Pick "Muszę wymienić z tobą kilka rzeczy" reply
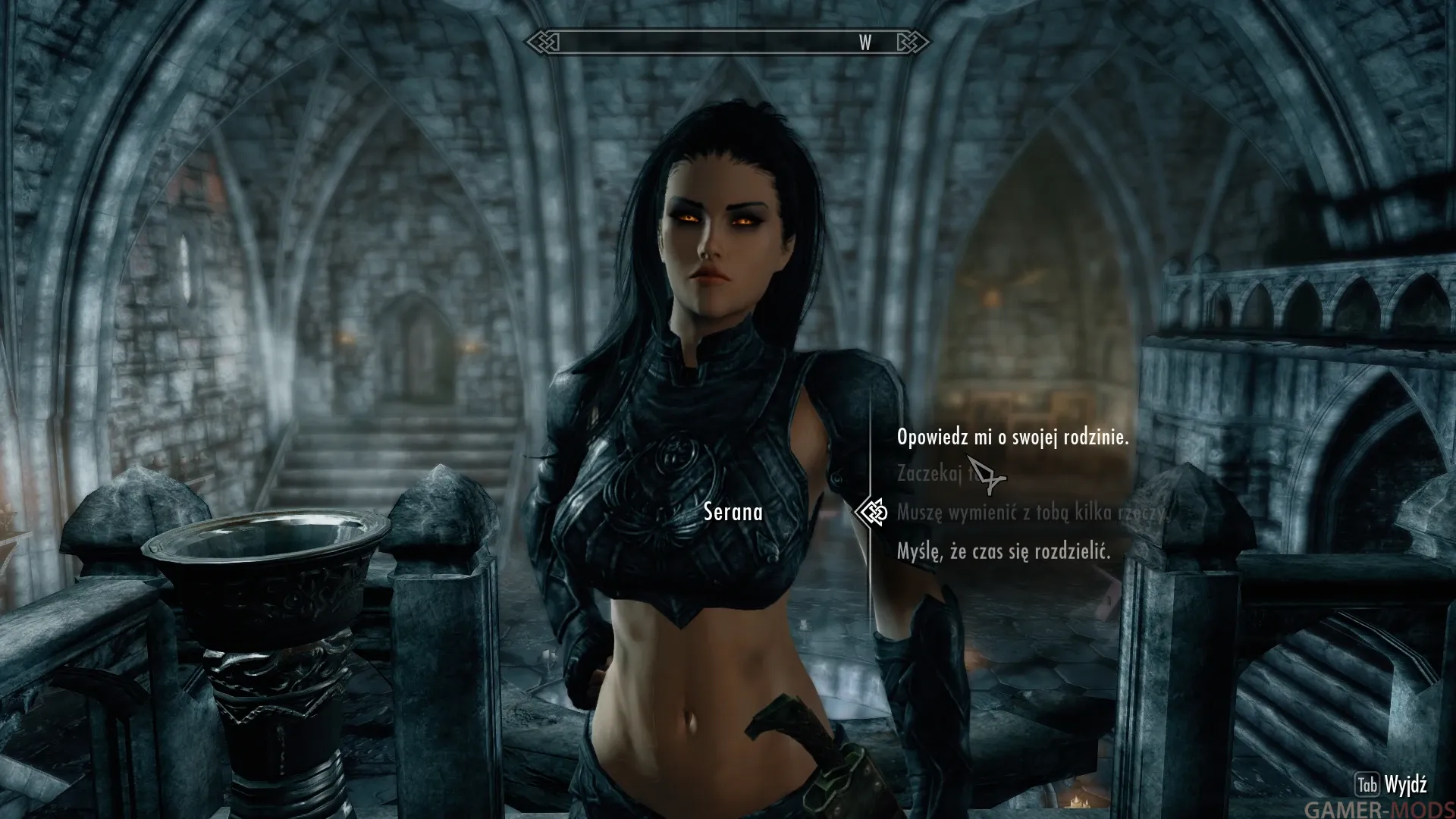This screenshot has height=819, width=1456. click(x=1031, y=513)
